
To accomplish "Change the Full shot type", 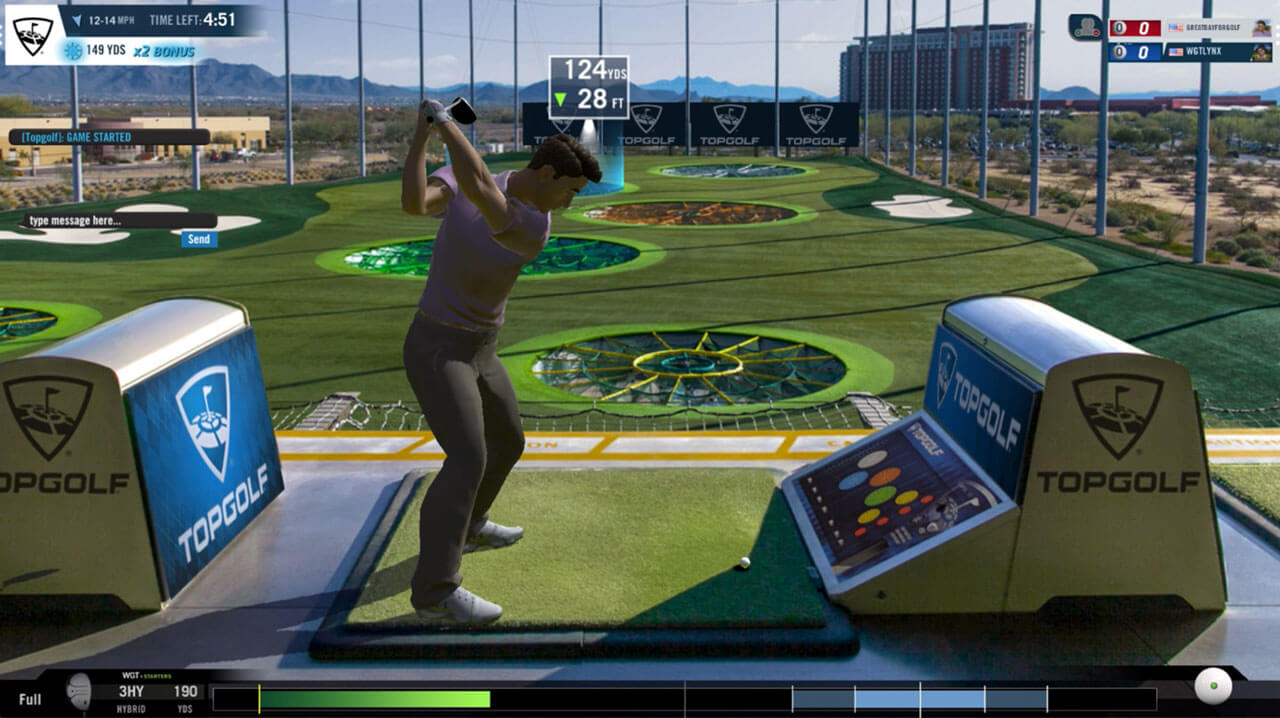I will point(30,698).
